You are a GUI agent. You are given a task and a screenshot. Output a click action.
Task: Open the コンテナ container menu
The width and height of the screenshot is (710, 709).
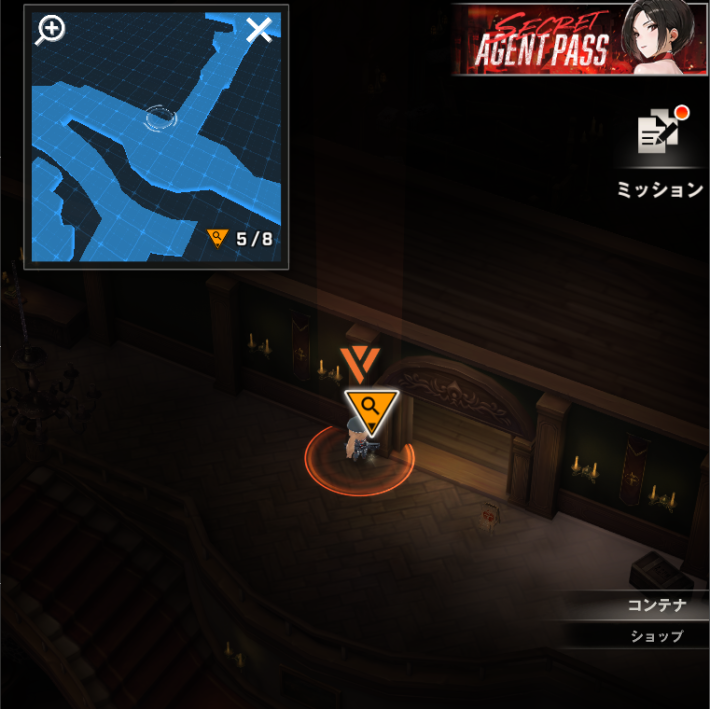654,605
